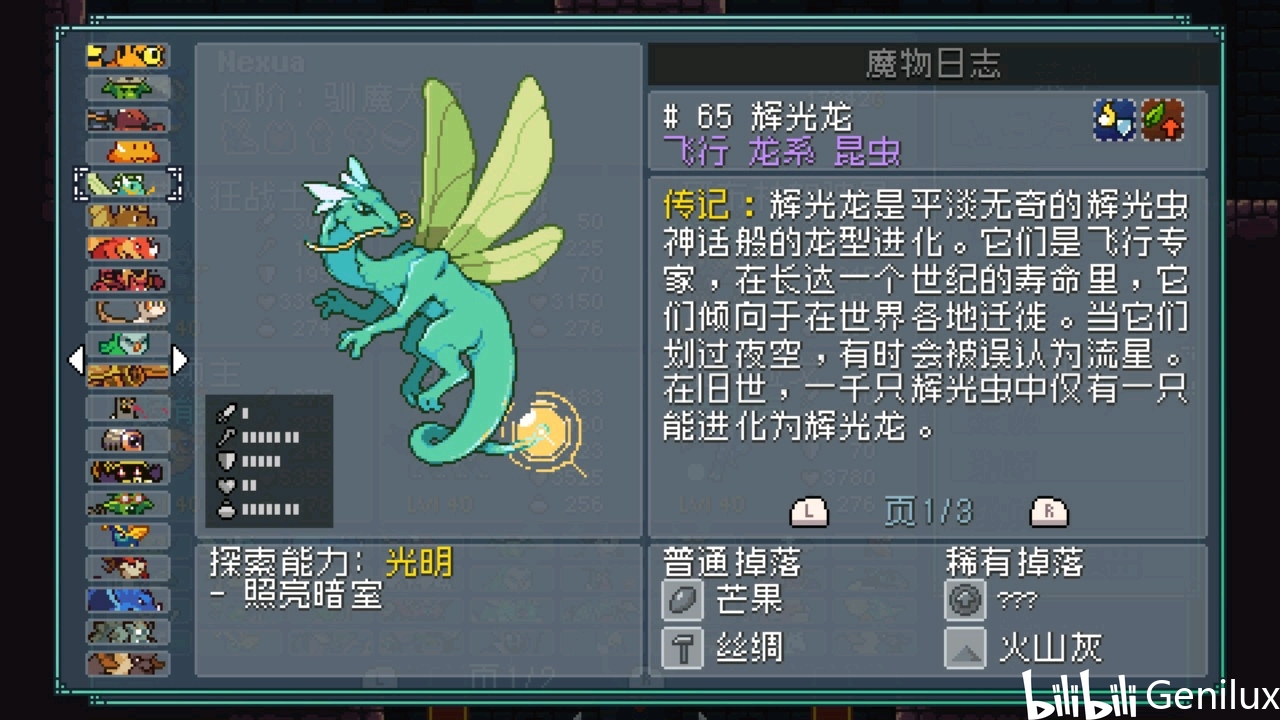This screenshot has width=1280, height=720.
Task: Select the brown winged monster entry
Action: point(127,216)
